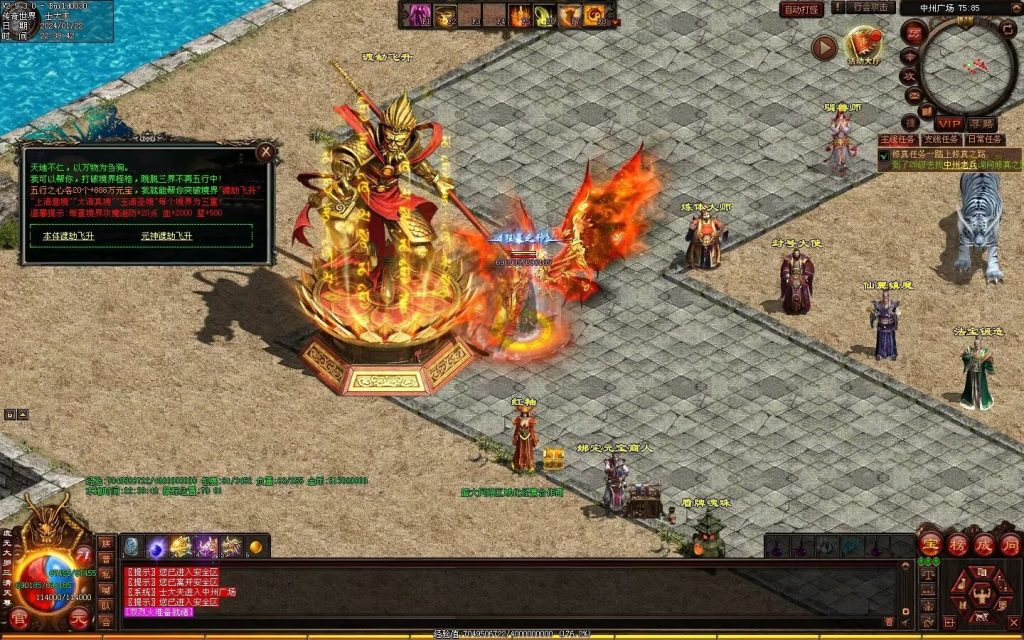Open the 宝 treasure round button
This screenshot has height=640, width=1024.
(930, 544)
